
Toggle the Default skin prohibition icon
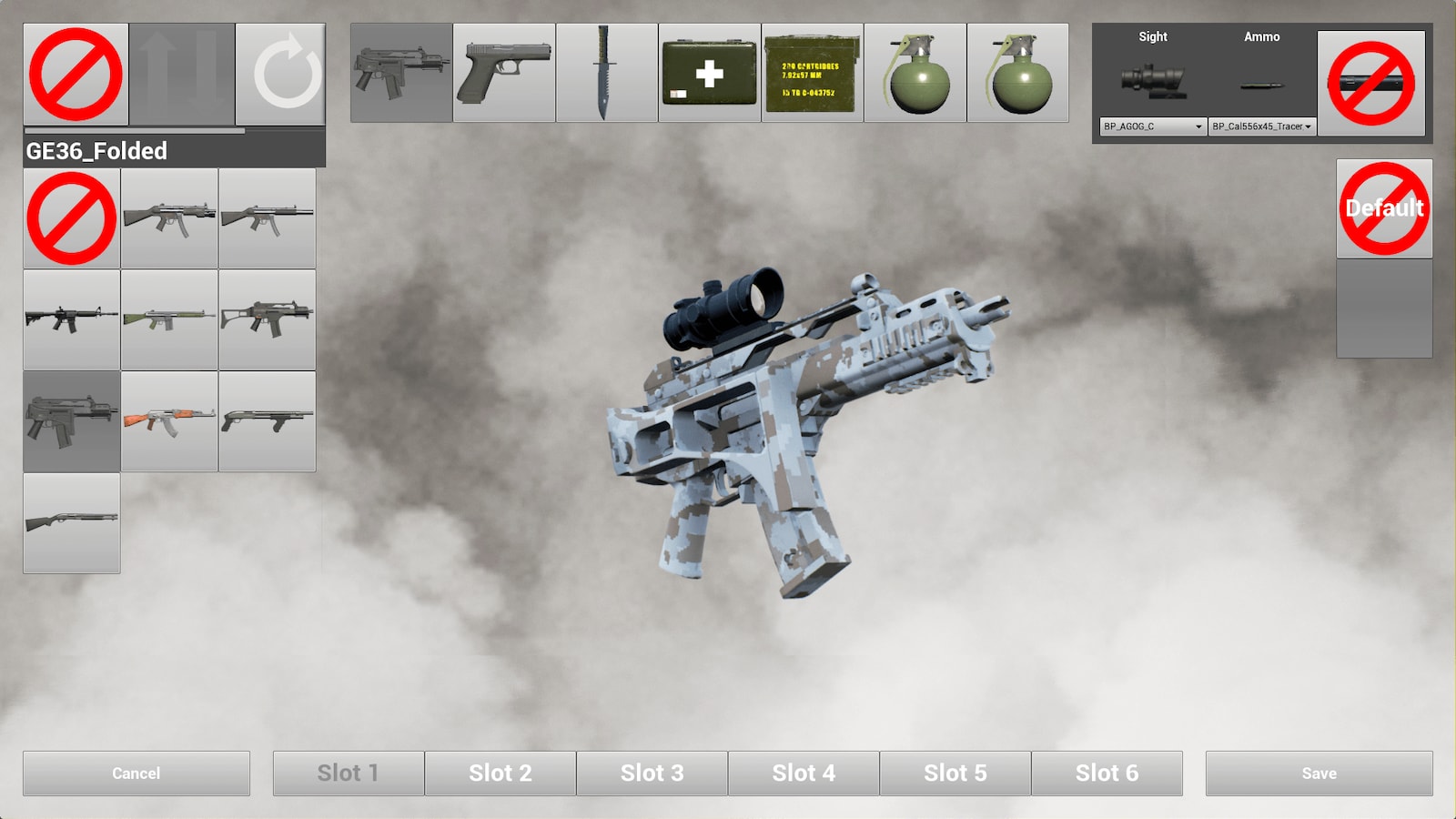[x=1382, y=207]
